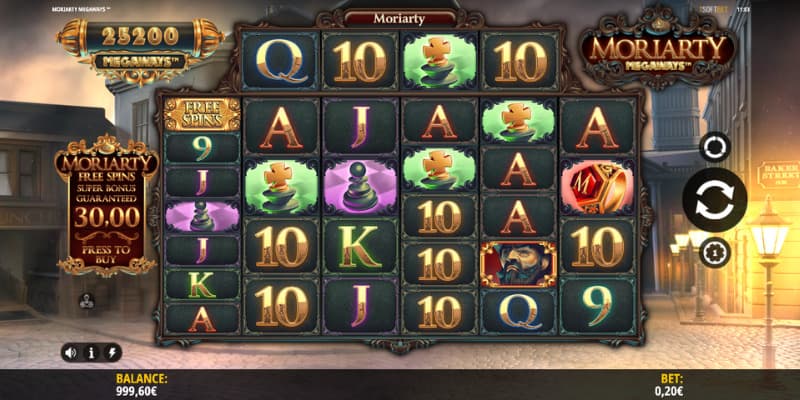Open bet chip settings below spin button
This screenshot has width=800, height=400.
click(x=714, y=251)
